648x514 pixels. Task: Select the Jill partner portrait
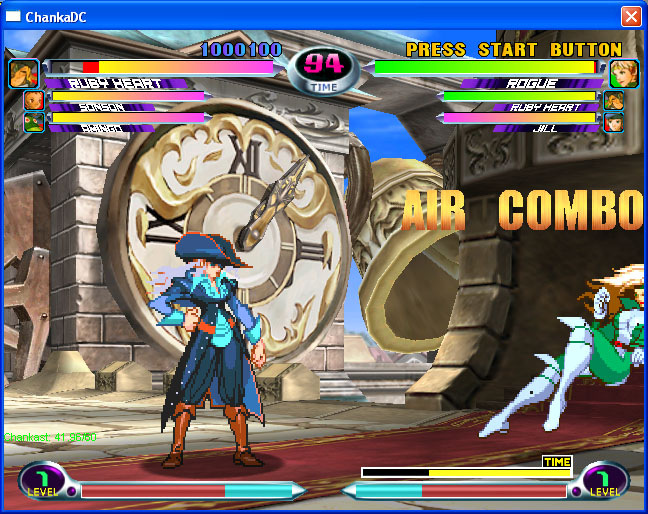click(613, 122)
